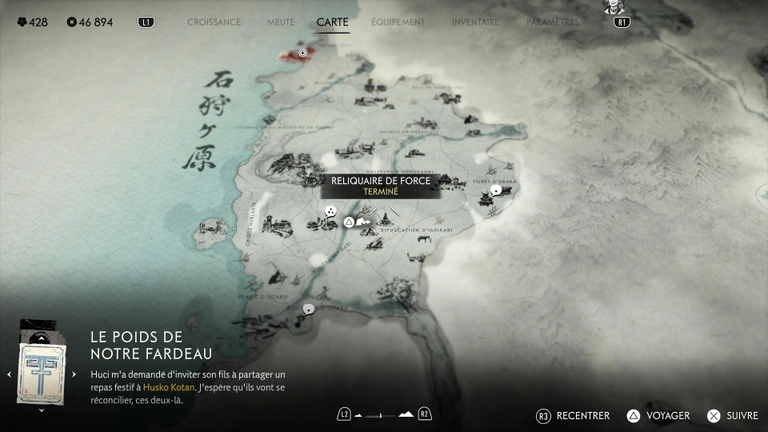Select the Carte tab
This screenshot has height=432, width=768.
(332, 22)
